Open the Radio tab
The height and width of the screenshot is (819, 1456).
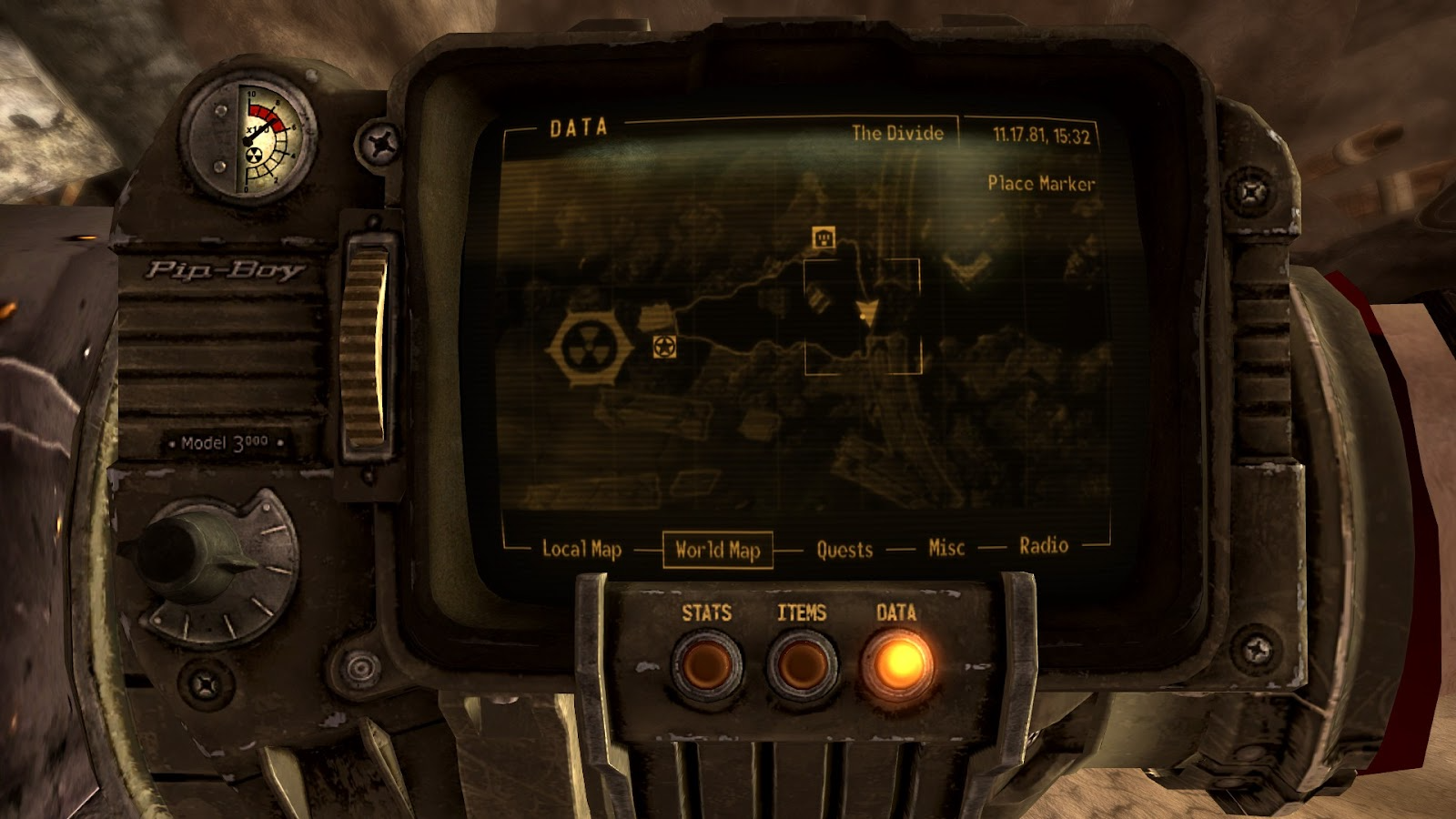(1043, 546)
